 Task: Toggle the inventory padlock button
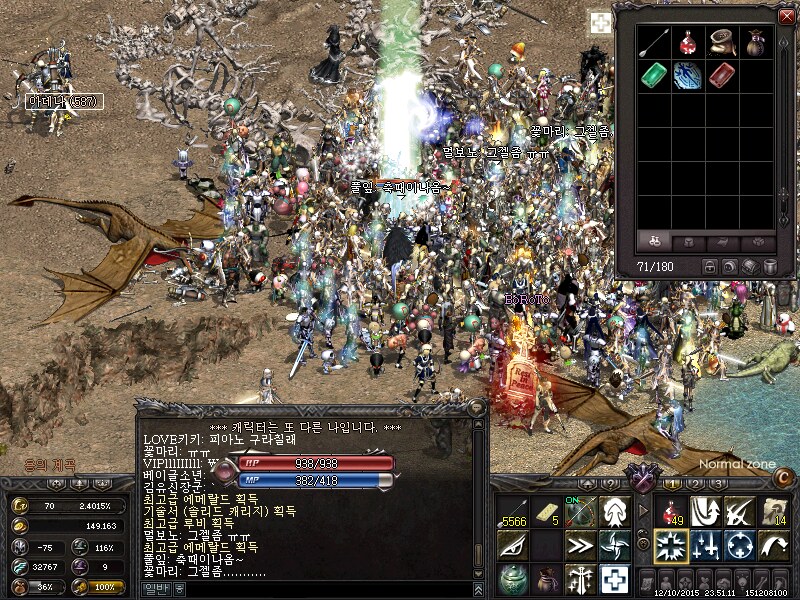pyautogui.click(x=710, y=267)
